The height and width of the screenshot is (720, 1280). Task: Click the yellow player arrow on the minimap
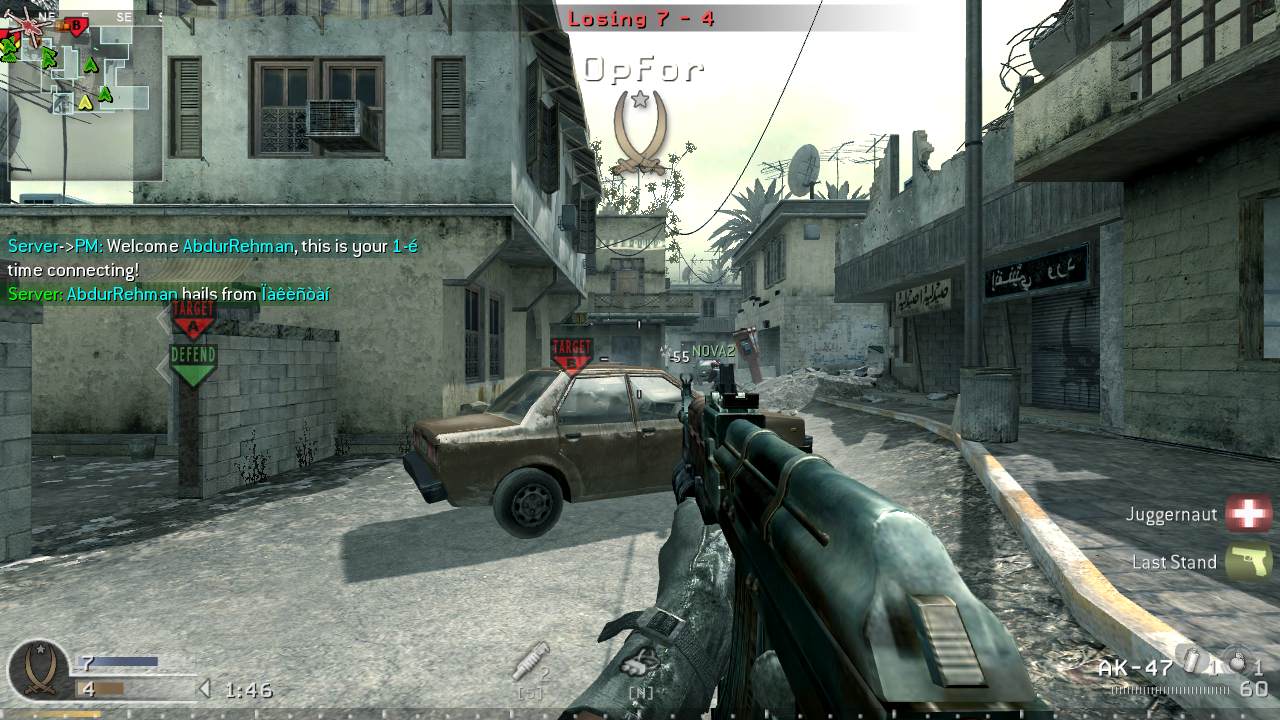pos(86,103)
